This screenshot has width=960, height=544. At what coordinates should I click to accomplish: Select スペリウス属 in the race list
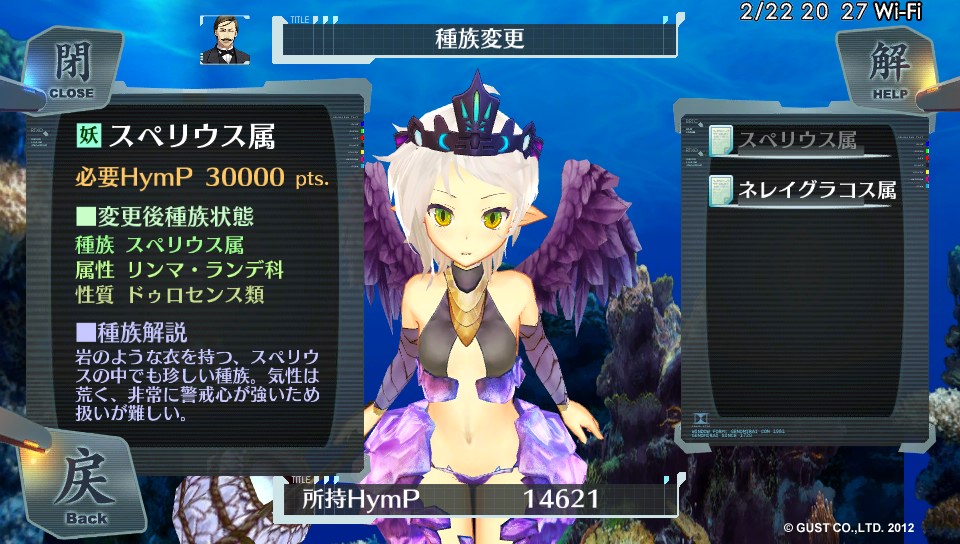[x=797, y=141]
